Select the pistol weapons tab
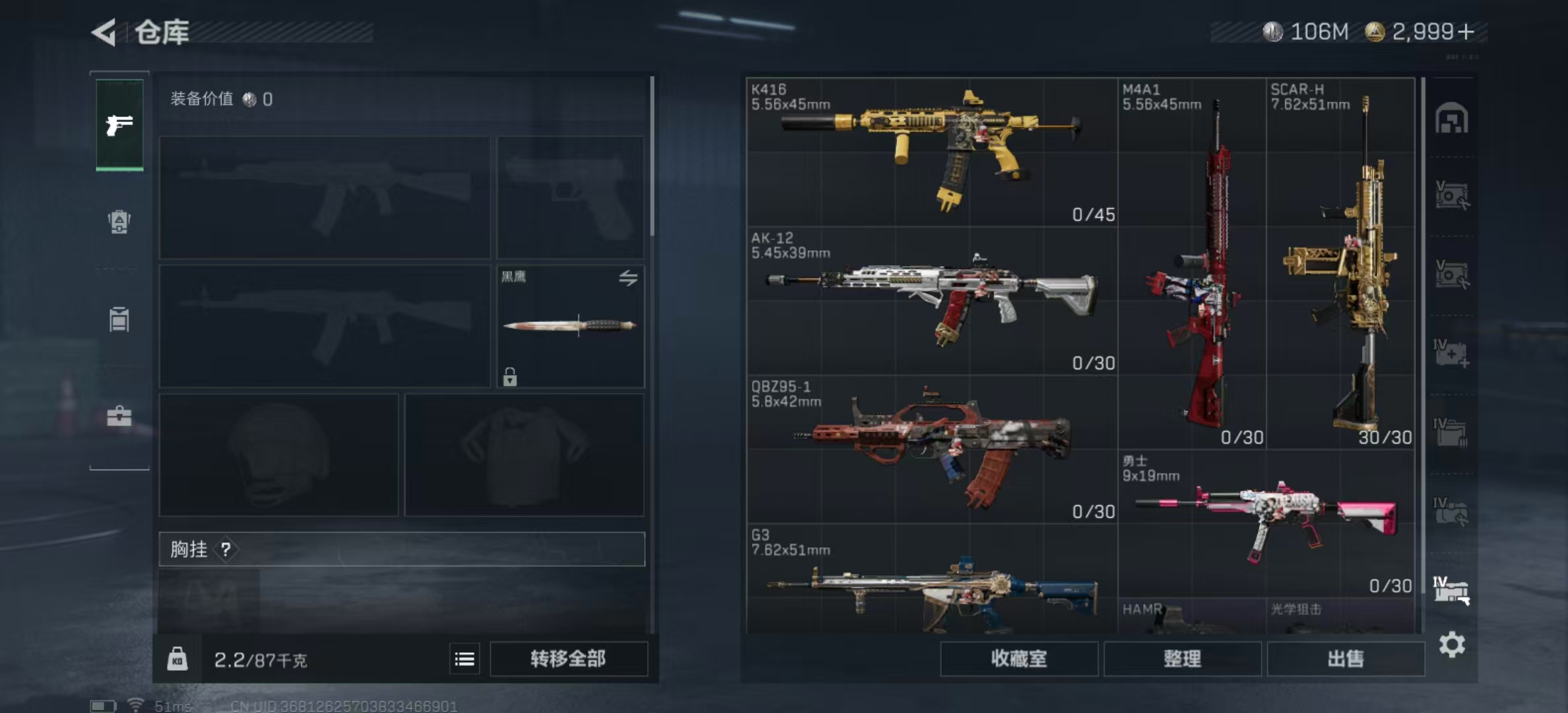The width and height of the screenshot is (1568, 713). 119,125
